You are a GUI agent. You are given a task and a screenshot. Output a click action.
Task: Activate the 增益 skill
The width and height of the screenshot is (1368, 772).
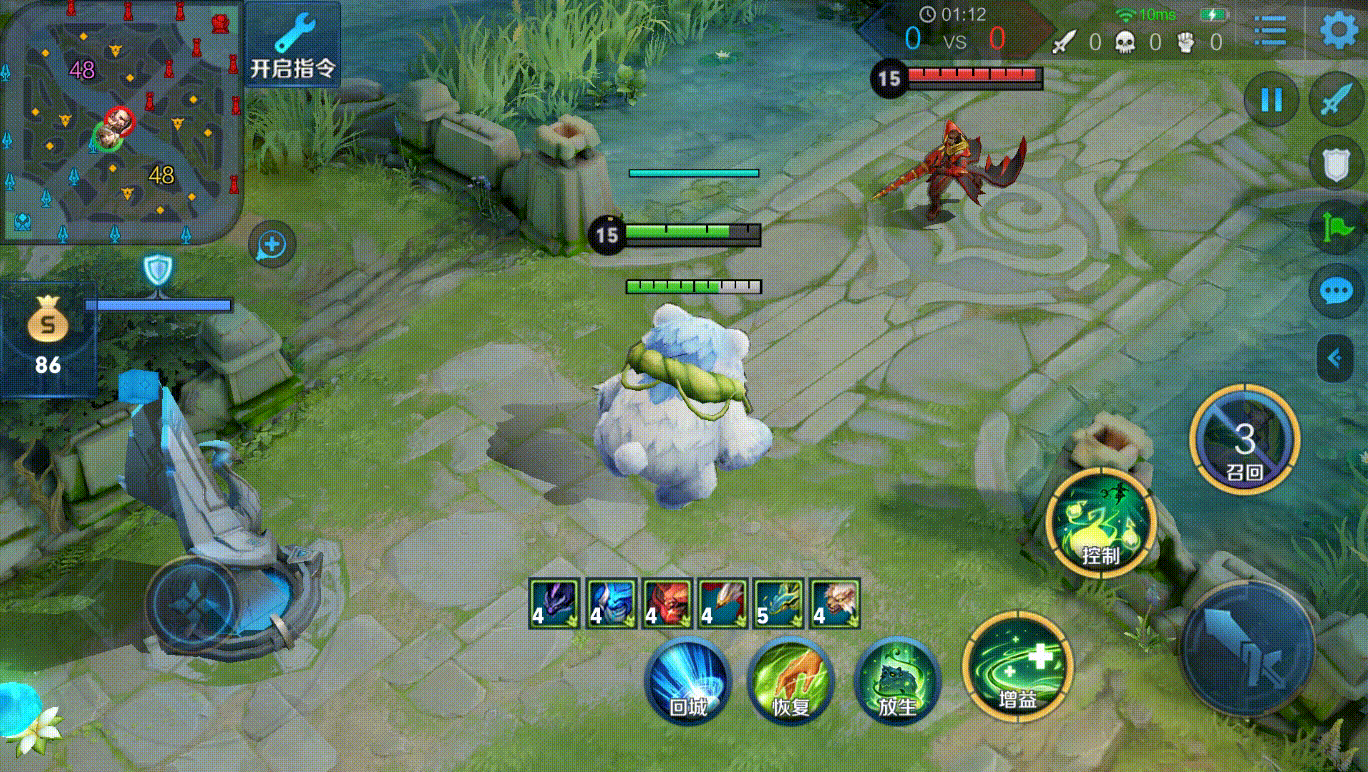pos(1017,665)
